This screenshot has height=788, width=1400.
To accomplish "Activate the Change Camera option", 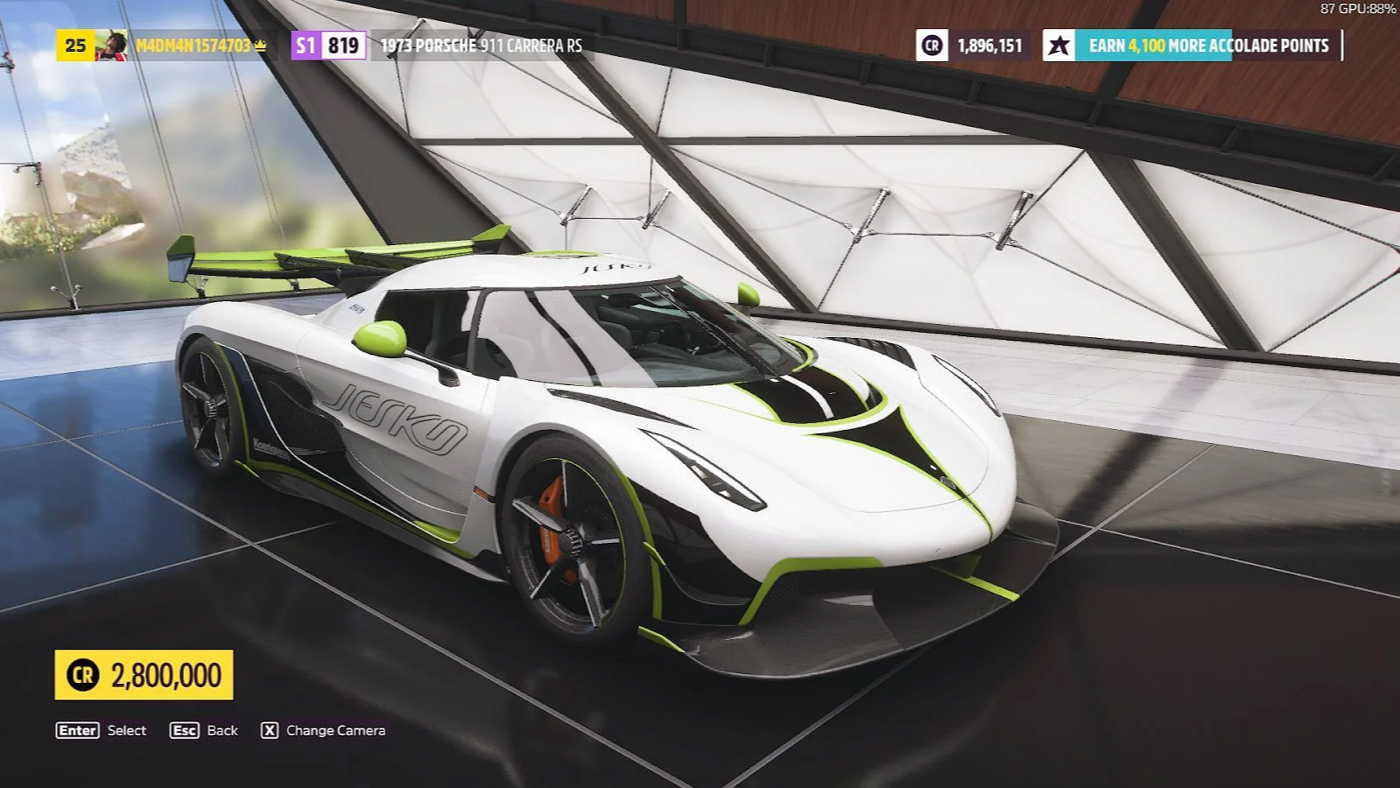I will (323, 731).
